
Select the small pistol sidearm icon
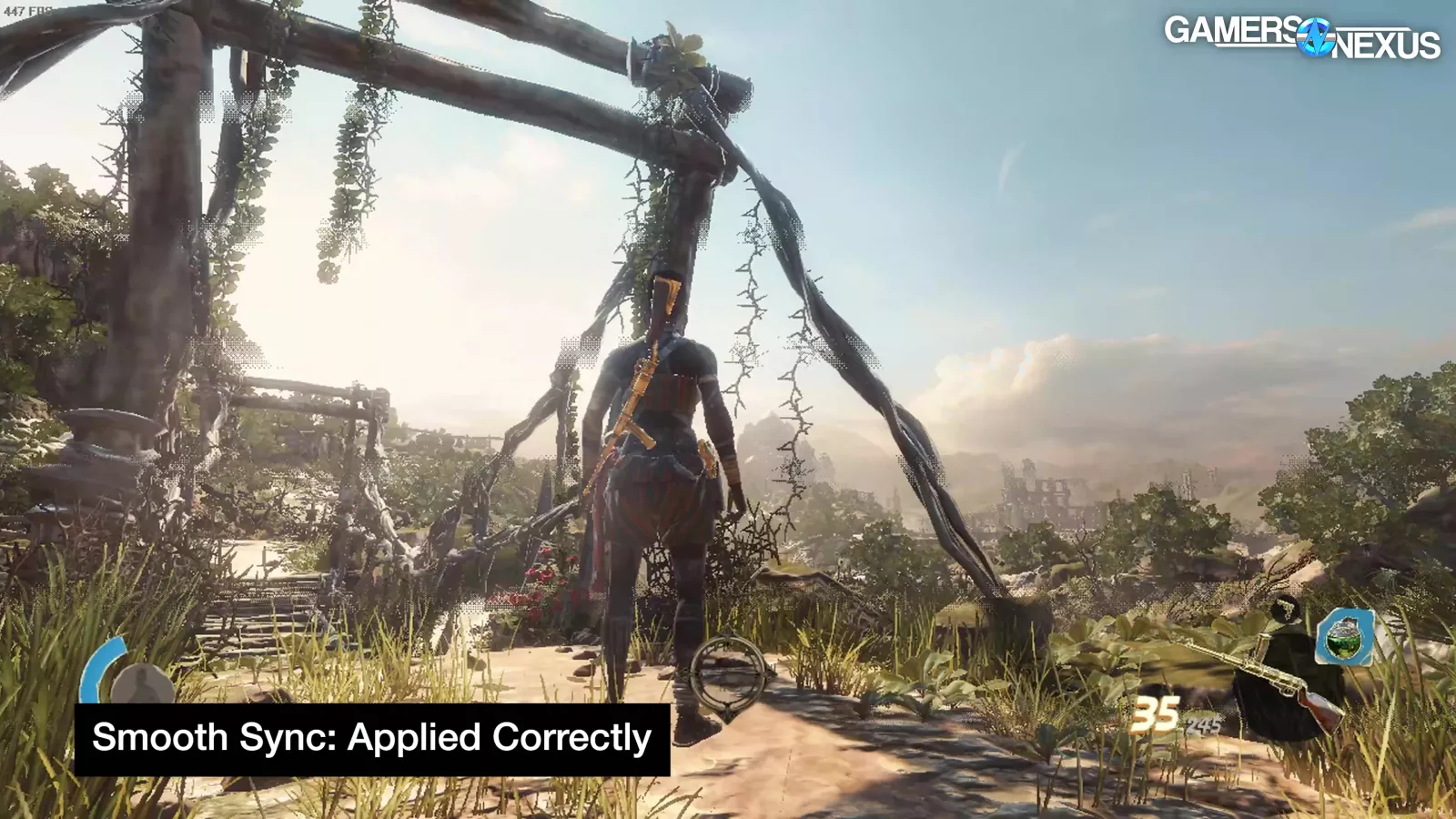pos(1284,608)
